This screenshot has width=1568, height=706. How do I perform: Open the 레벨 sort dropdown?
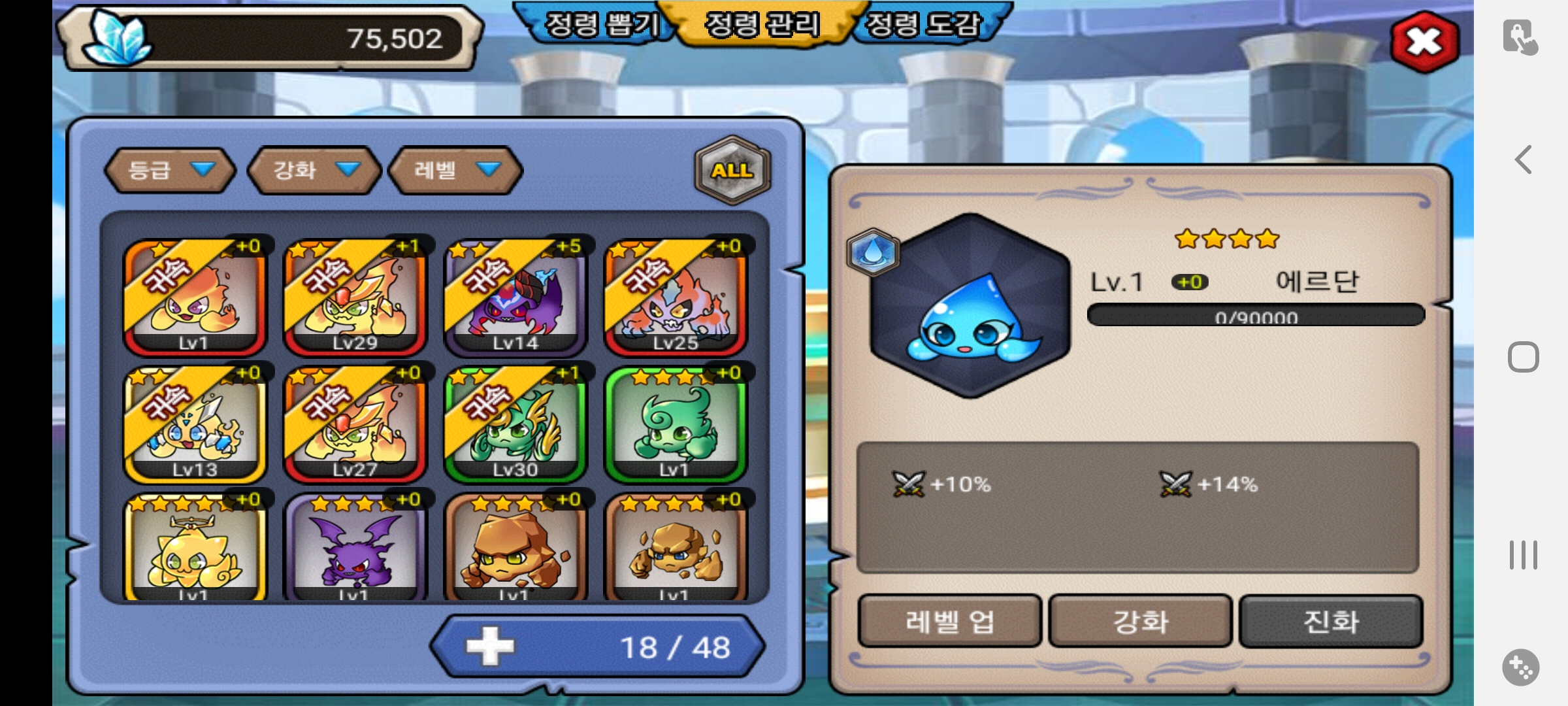(455, 170)
